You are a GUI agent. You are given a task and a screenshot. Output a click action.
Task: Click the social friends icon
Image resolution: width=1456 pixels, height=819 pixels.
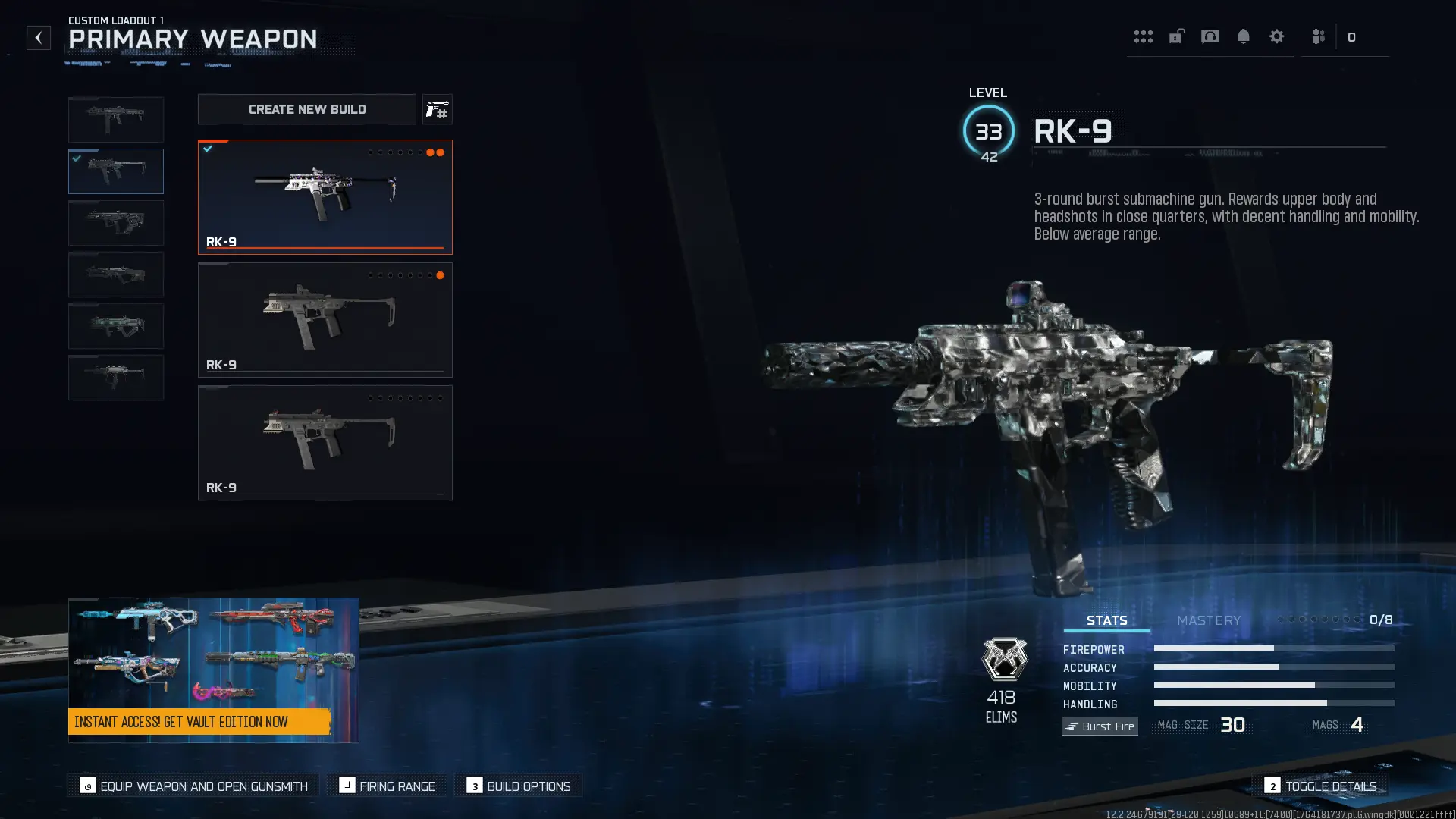point(1318,36)
